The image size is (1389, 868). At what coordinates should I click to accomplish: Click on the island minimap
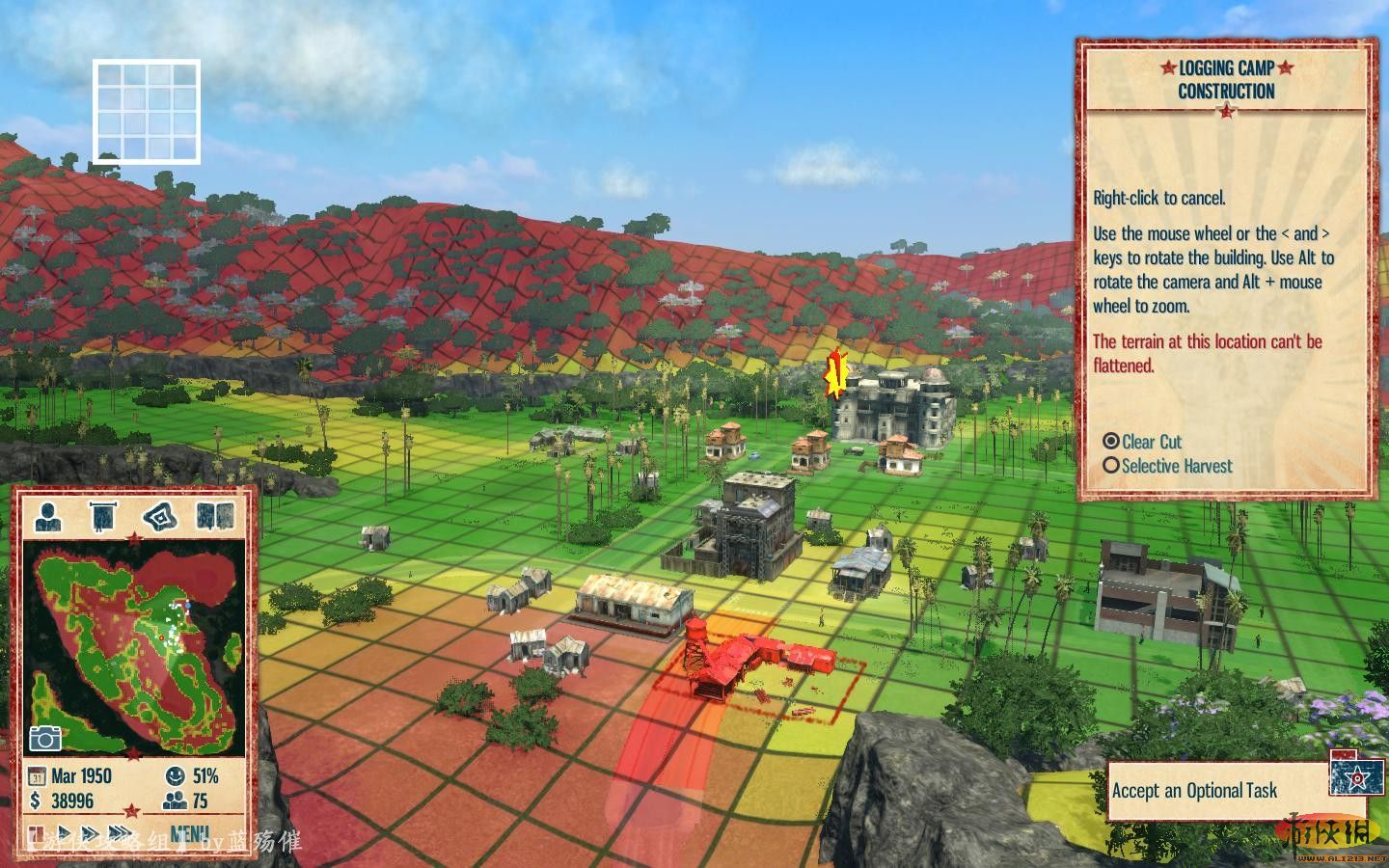pyautogui.click(x=135, y=646)
